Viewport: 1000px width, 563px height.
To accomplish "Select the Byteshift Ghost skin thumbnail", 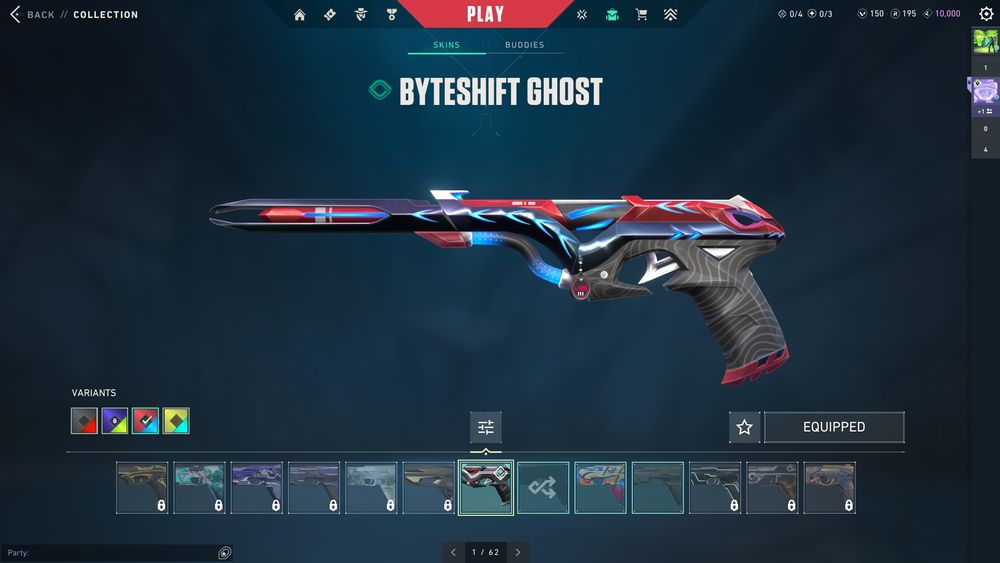I will 486,487.
